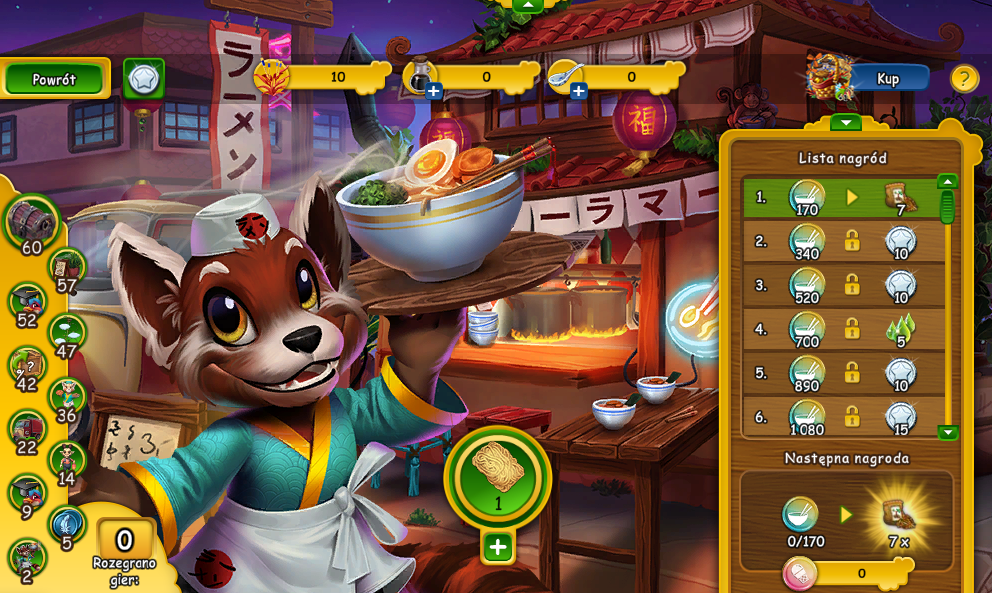
Task: Add more soy sauce with plus button
Action: pyautogui.click(x=434, y=92)
